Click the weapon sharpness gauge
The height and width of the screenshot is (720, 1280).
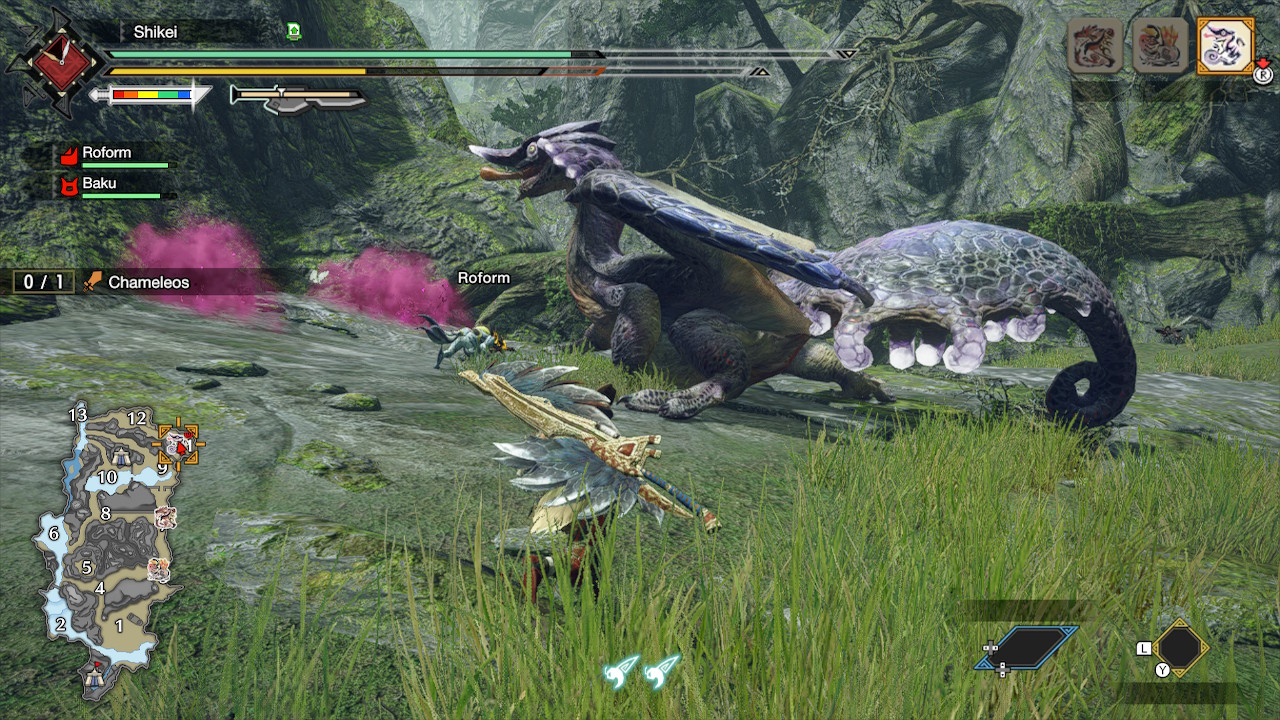point(152,95)
